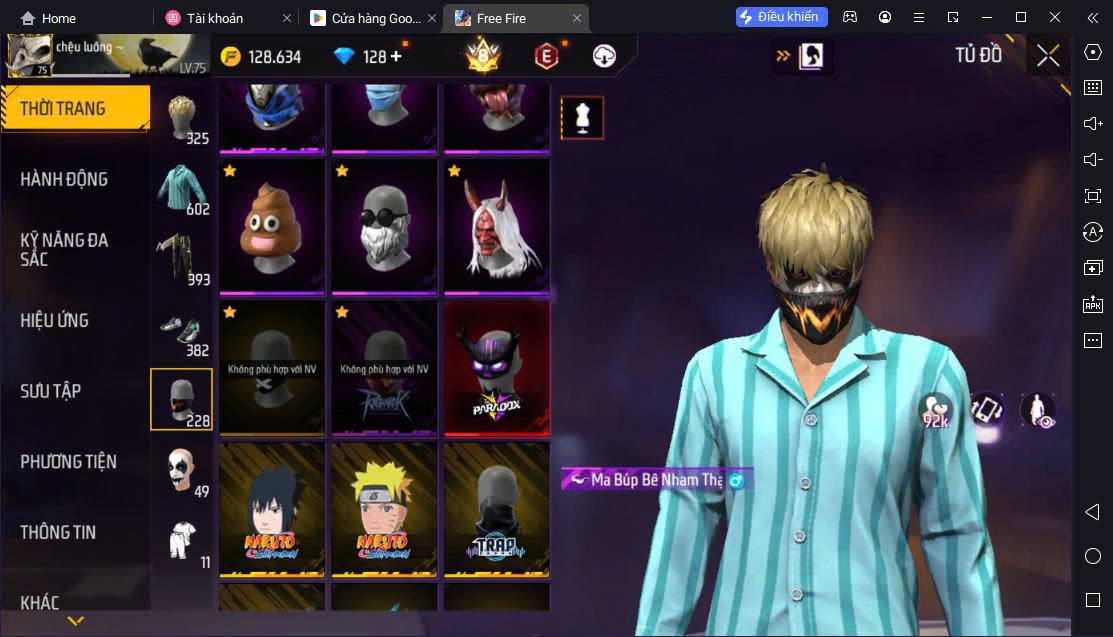
Task: Select the HIỆU ỨNG tab
Action: (x=55, y=320)
